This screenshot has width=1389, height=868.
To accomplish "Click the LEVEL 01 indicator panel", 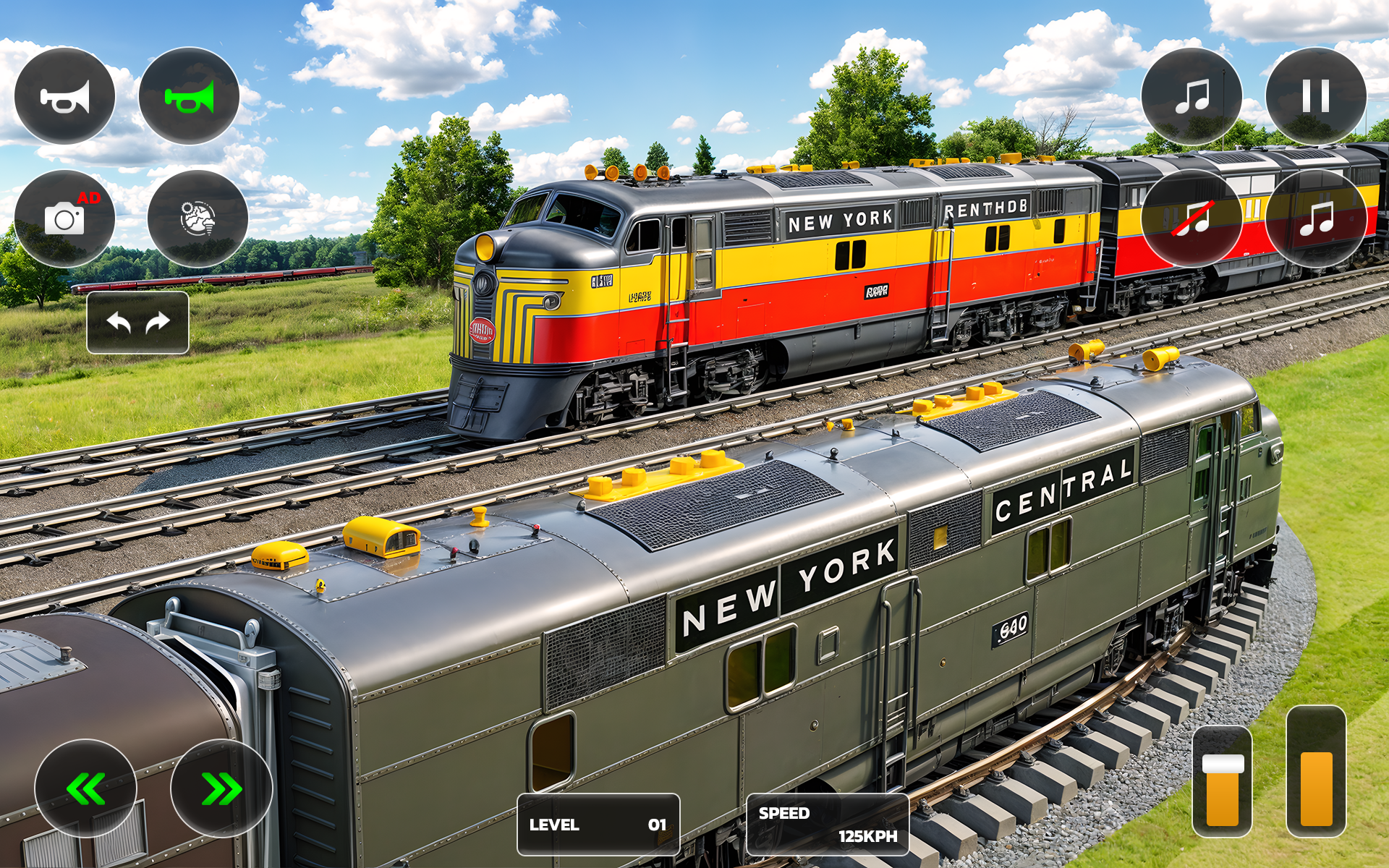I will click(597, 822).
